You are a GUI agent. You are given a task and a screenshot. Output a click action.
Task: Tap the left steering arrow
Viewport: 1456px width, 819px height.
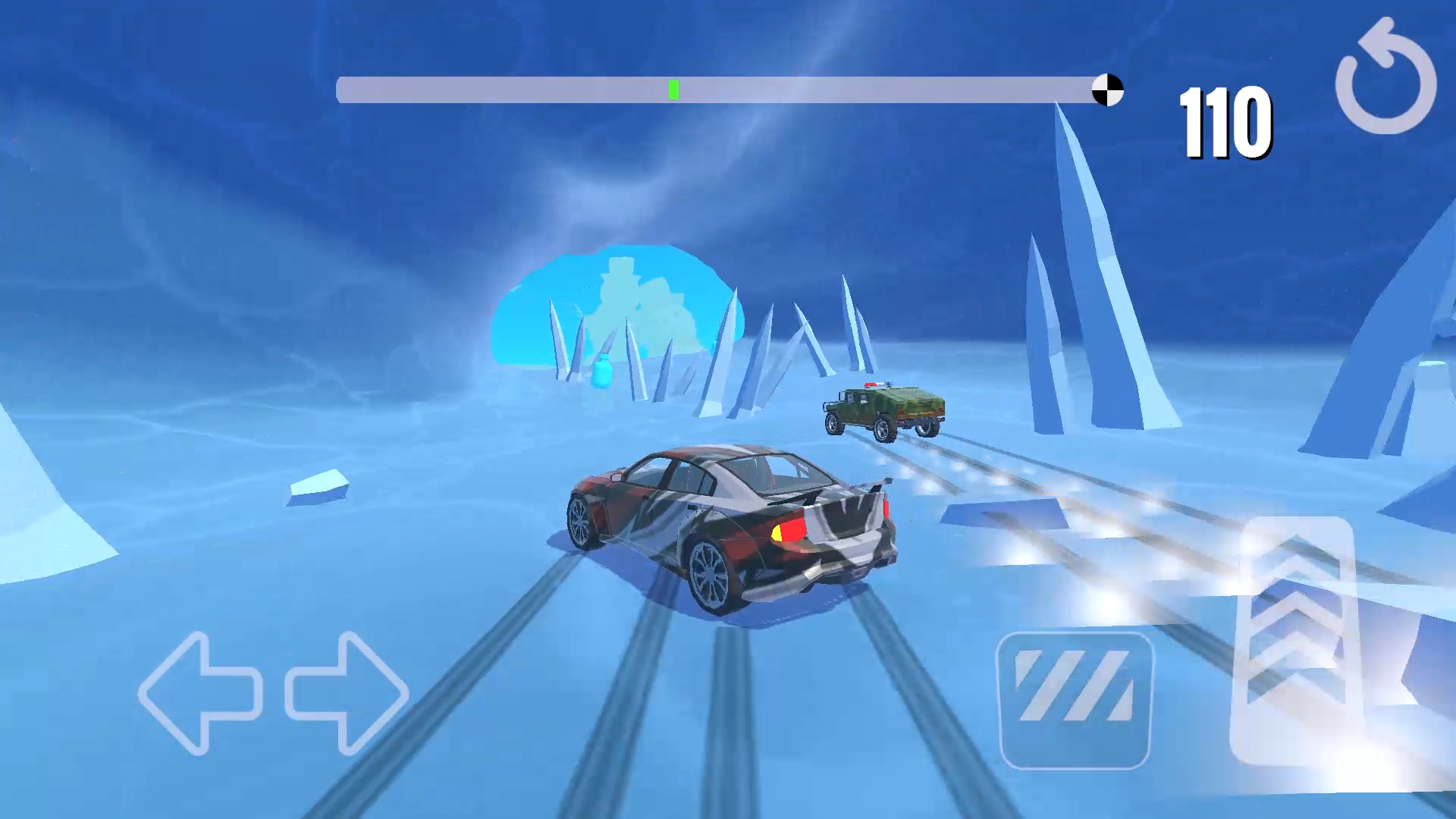coord(201,694)
